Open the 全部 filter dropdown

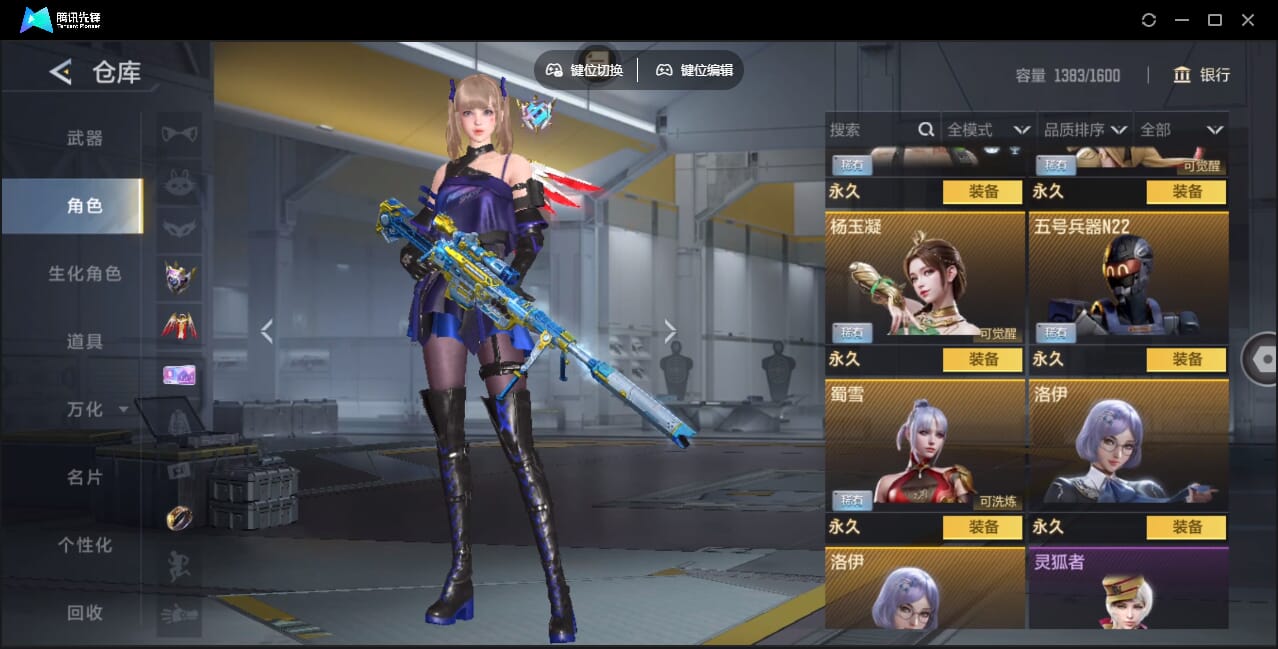1181,130
